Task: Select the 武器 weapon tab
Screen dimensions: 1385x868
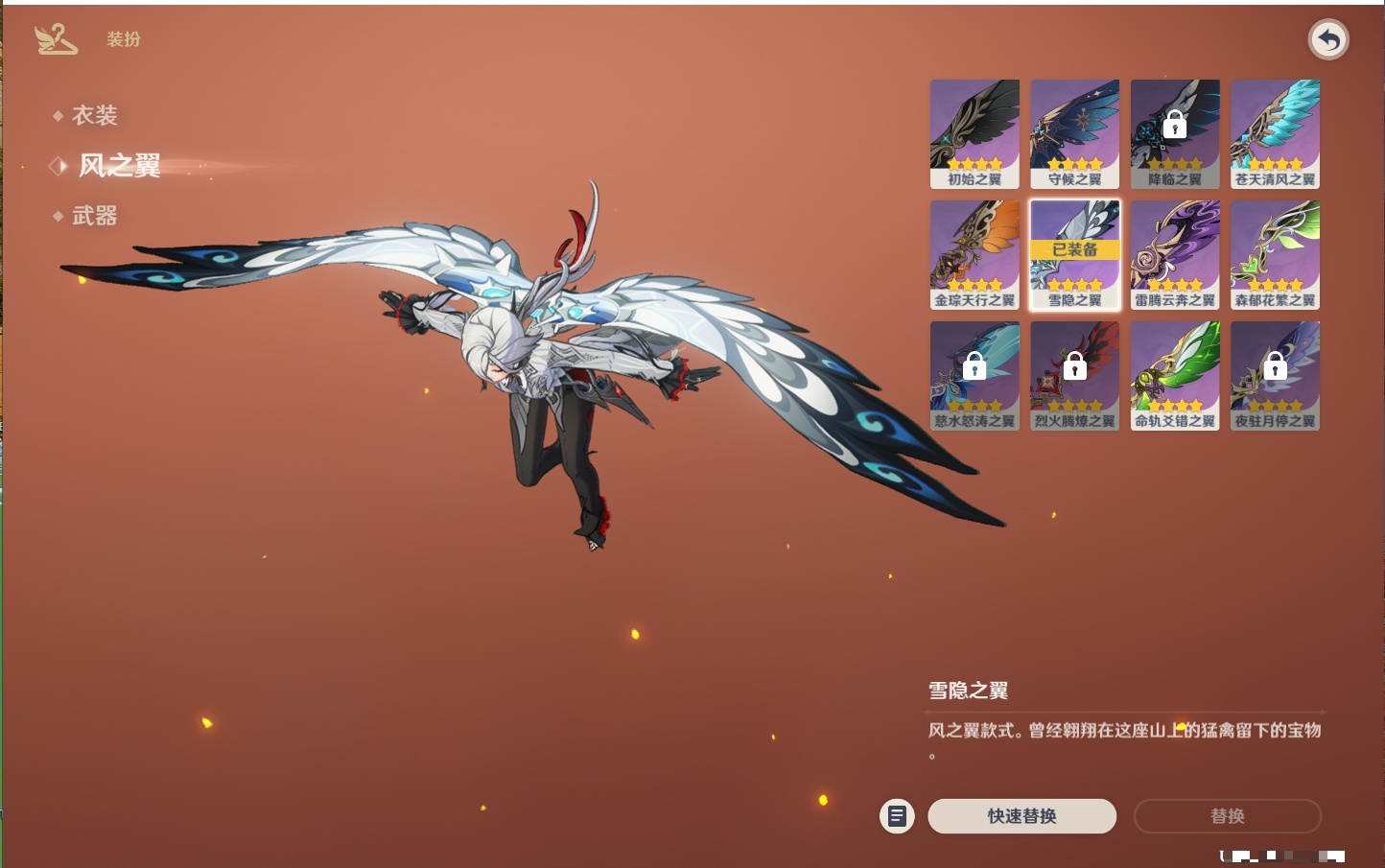Action: coord(94,216)
